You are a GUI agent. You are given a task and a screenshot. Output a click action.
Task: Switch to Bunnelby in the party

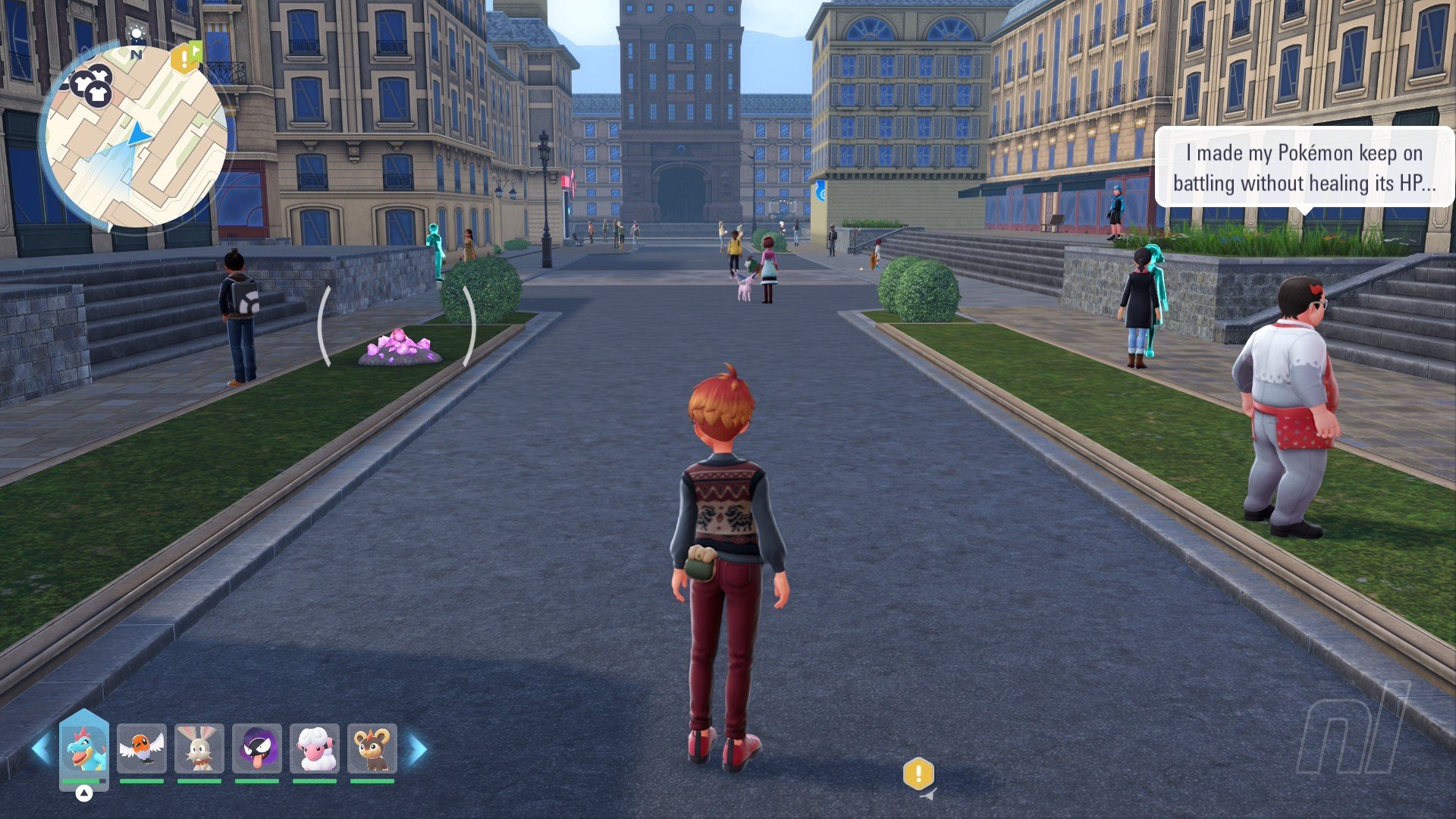point(199,748)
